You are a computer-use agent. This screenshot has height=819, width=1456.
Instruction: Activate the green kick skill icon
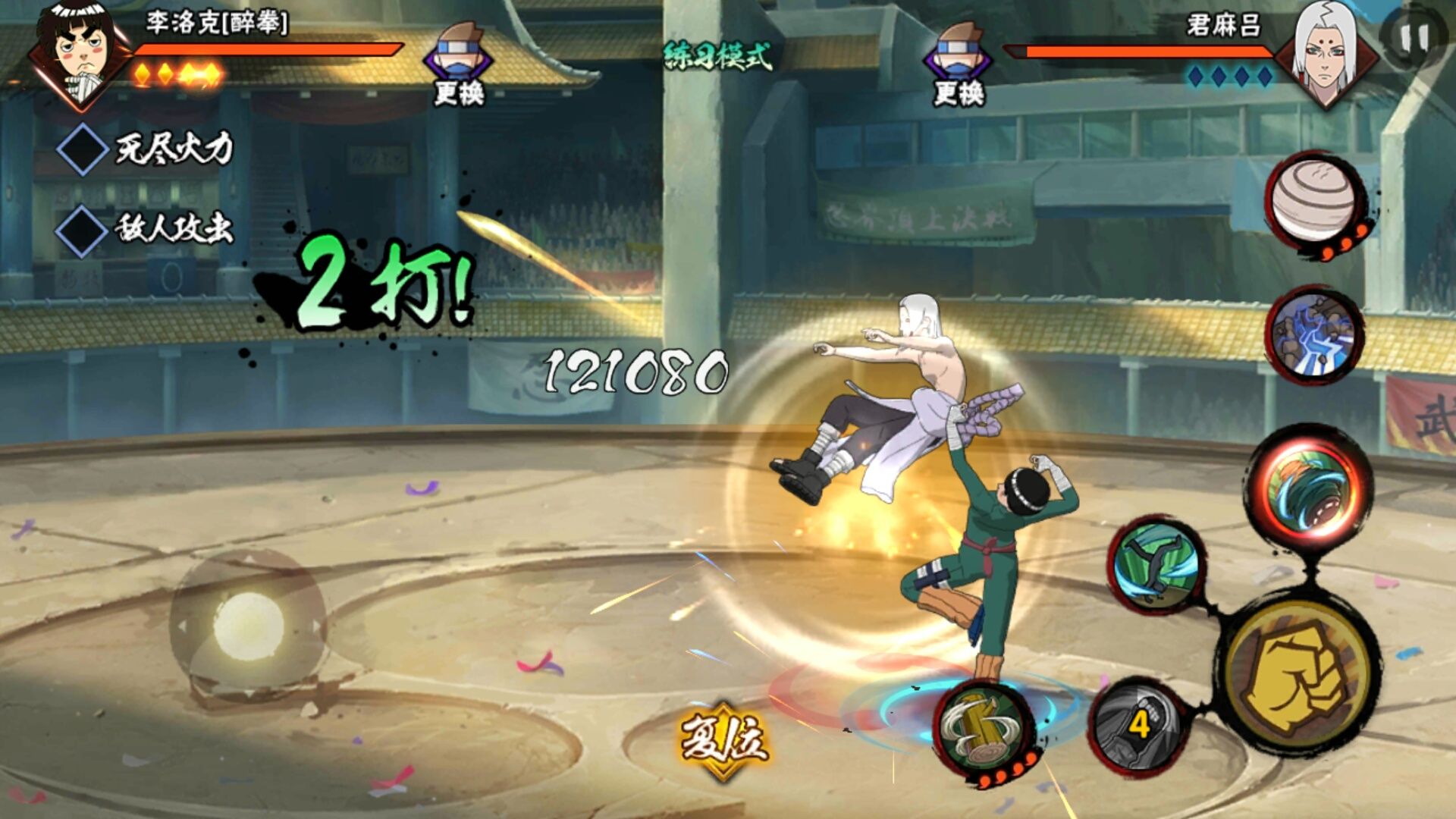(1156, 566)
